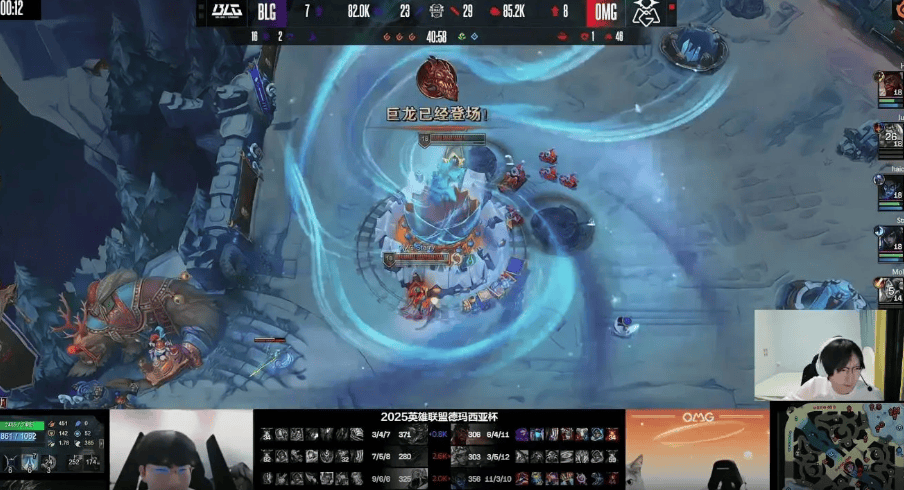Select the scoreboard row with 3/4/7 KDA
The height and width of the screenshot is (490, 904).
(x=340, y=435)
